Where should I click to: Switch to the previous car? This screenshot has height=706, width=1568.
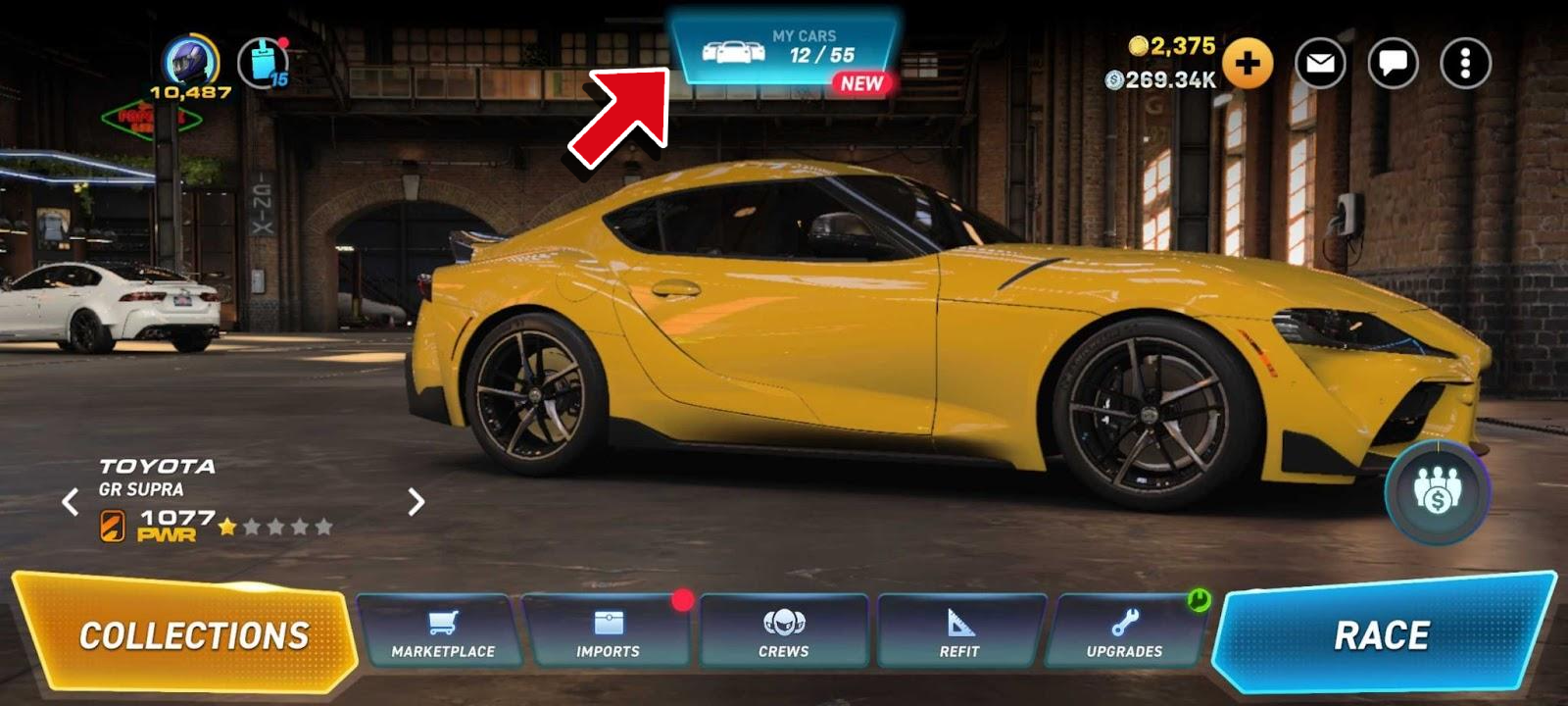(x=71, y=502)
